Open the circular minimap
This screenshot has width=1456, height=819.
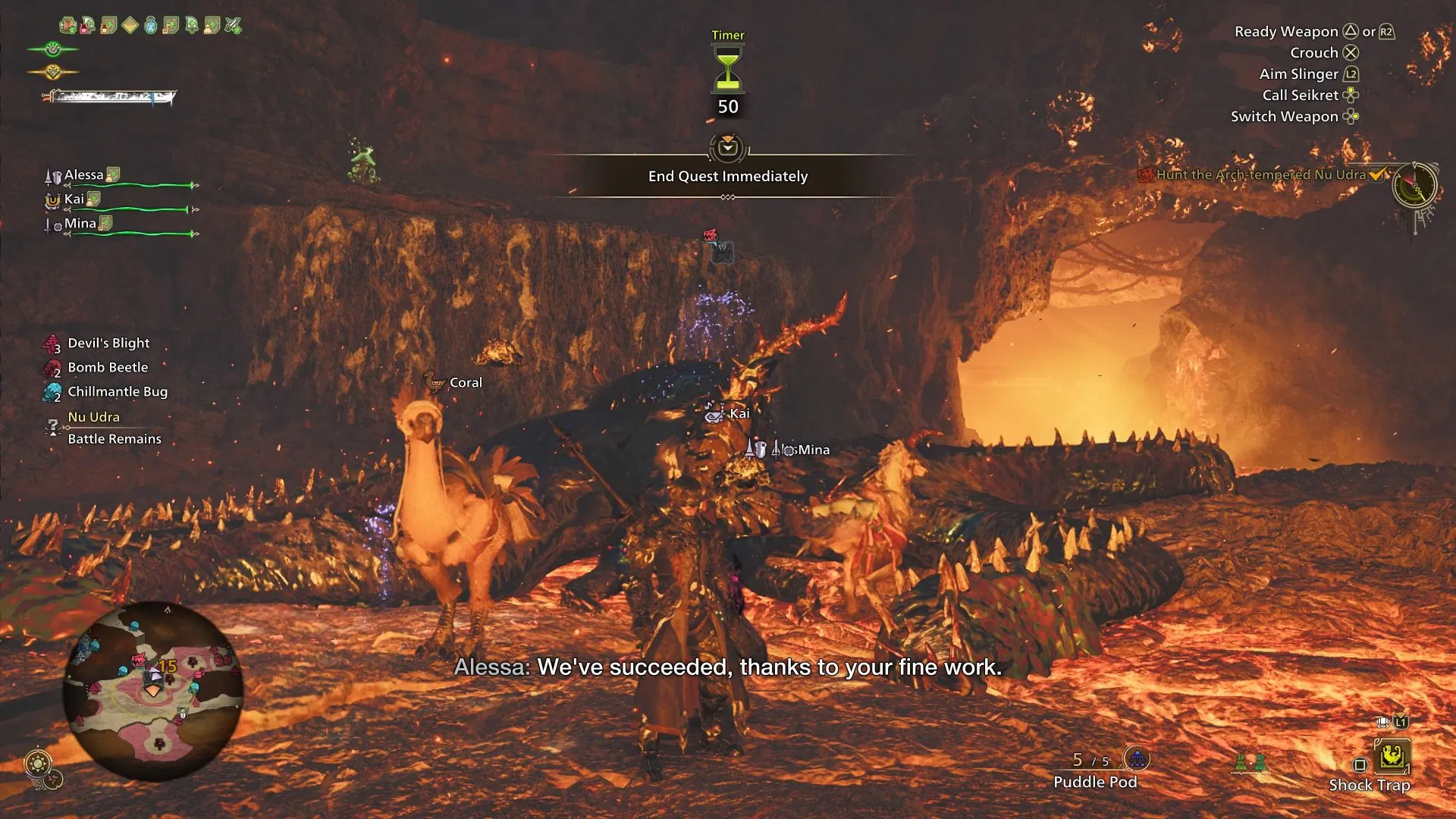pyautogui.click(x=152, y=691)
